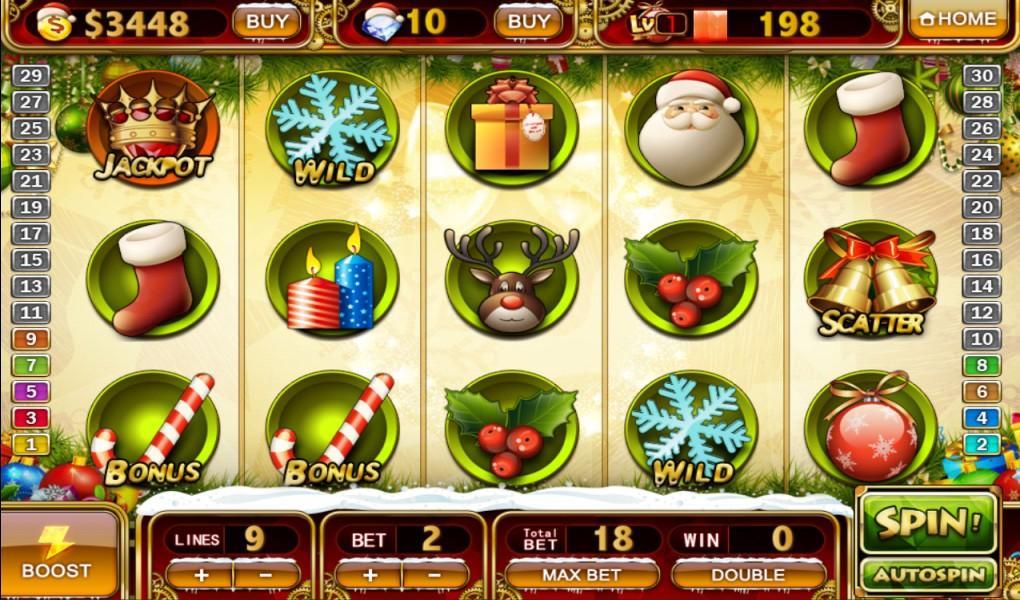
Task: Increase the number of lines
Action: coord(200,575)
